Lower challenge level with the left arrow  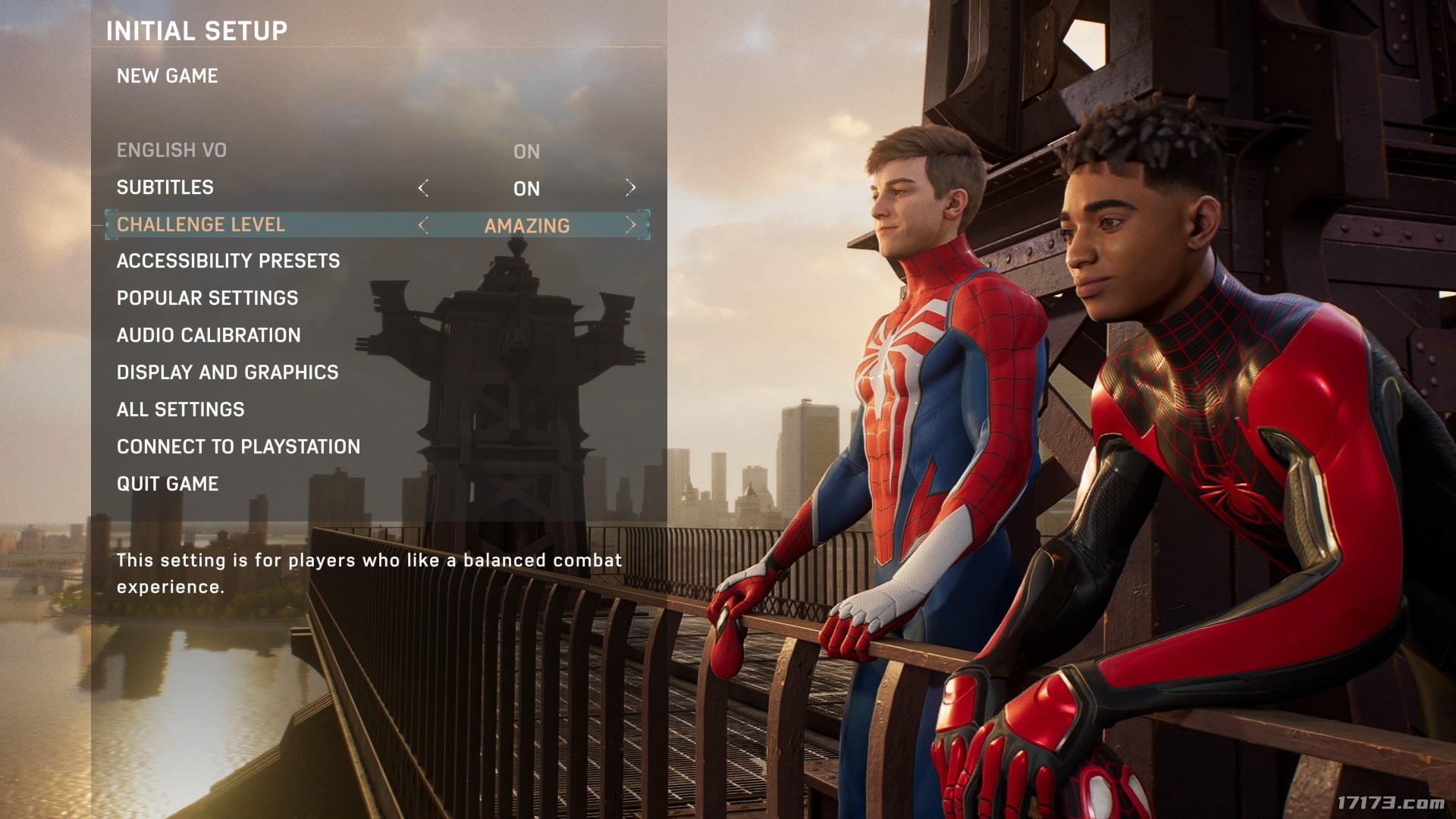tap(423, 225)
